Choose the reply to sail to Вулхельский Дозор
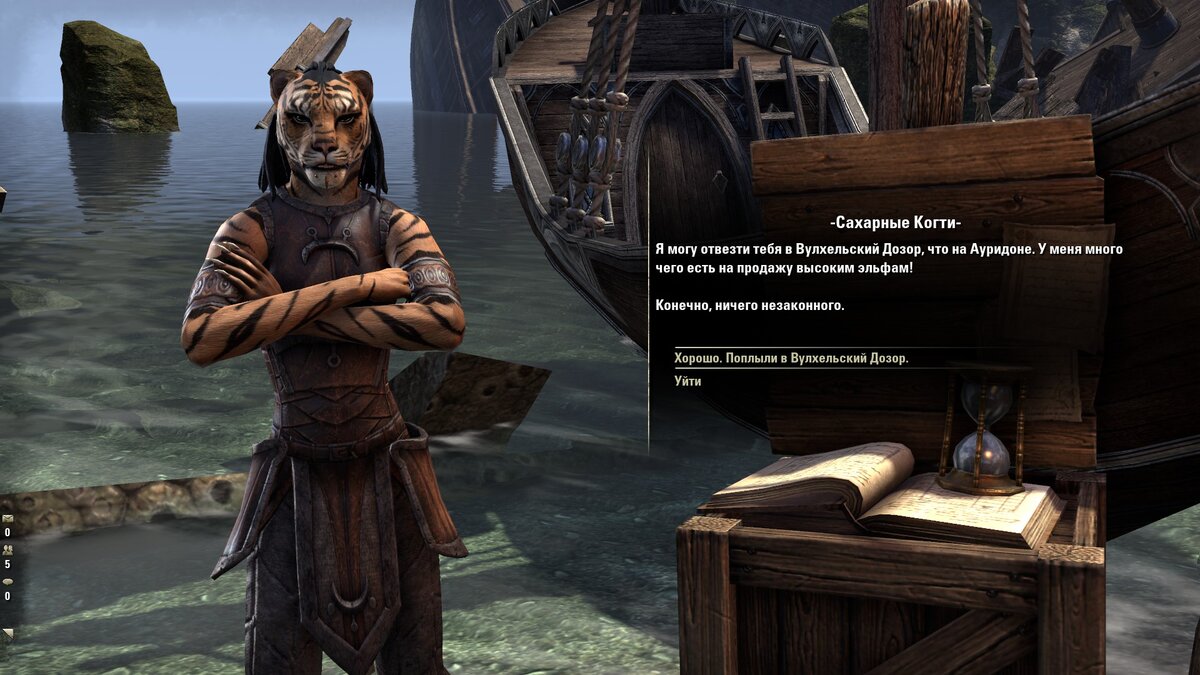The image size is (1200, 675). 791,358
